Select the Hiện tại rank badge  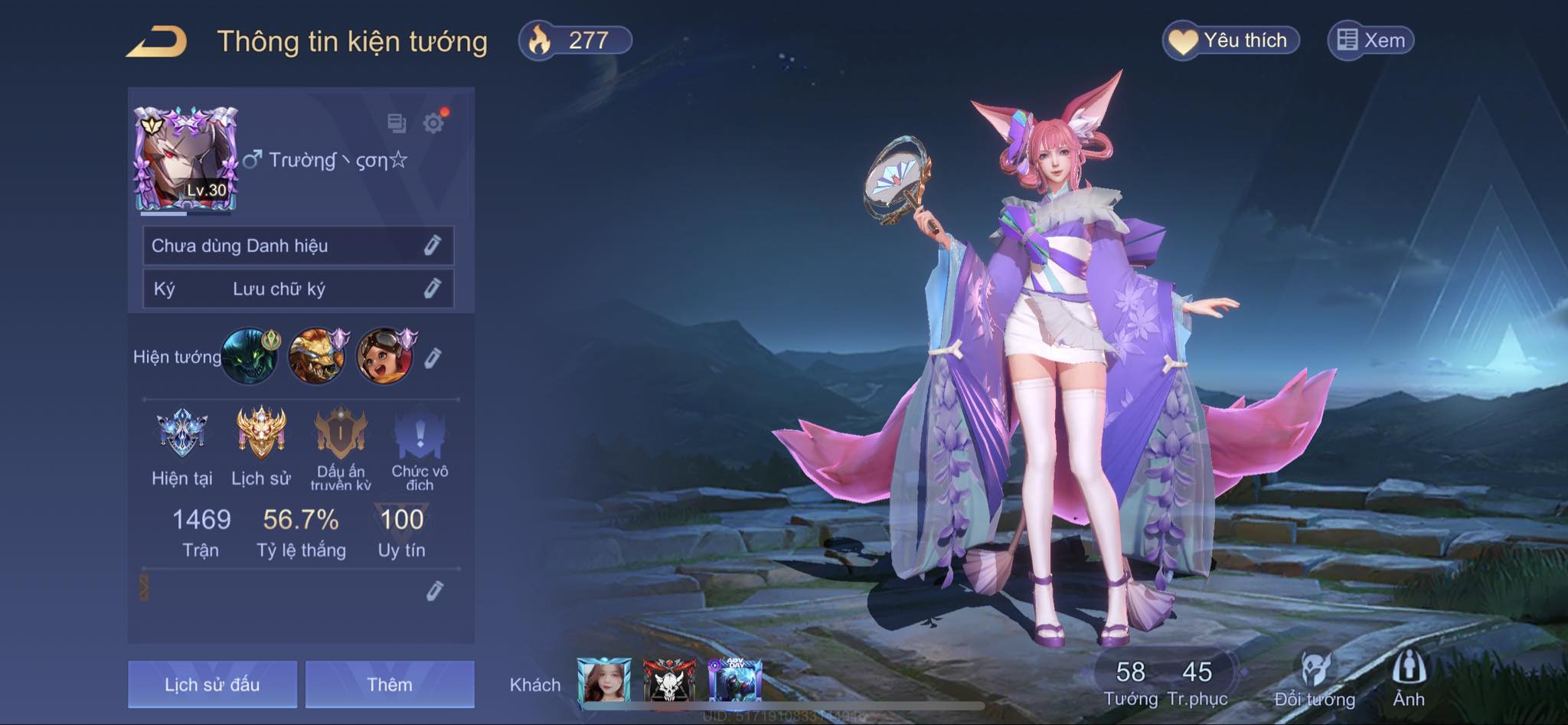pyautogui.click(x=181, y=433)
